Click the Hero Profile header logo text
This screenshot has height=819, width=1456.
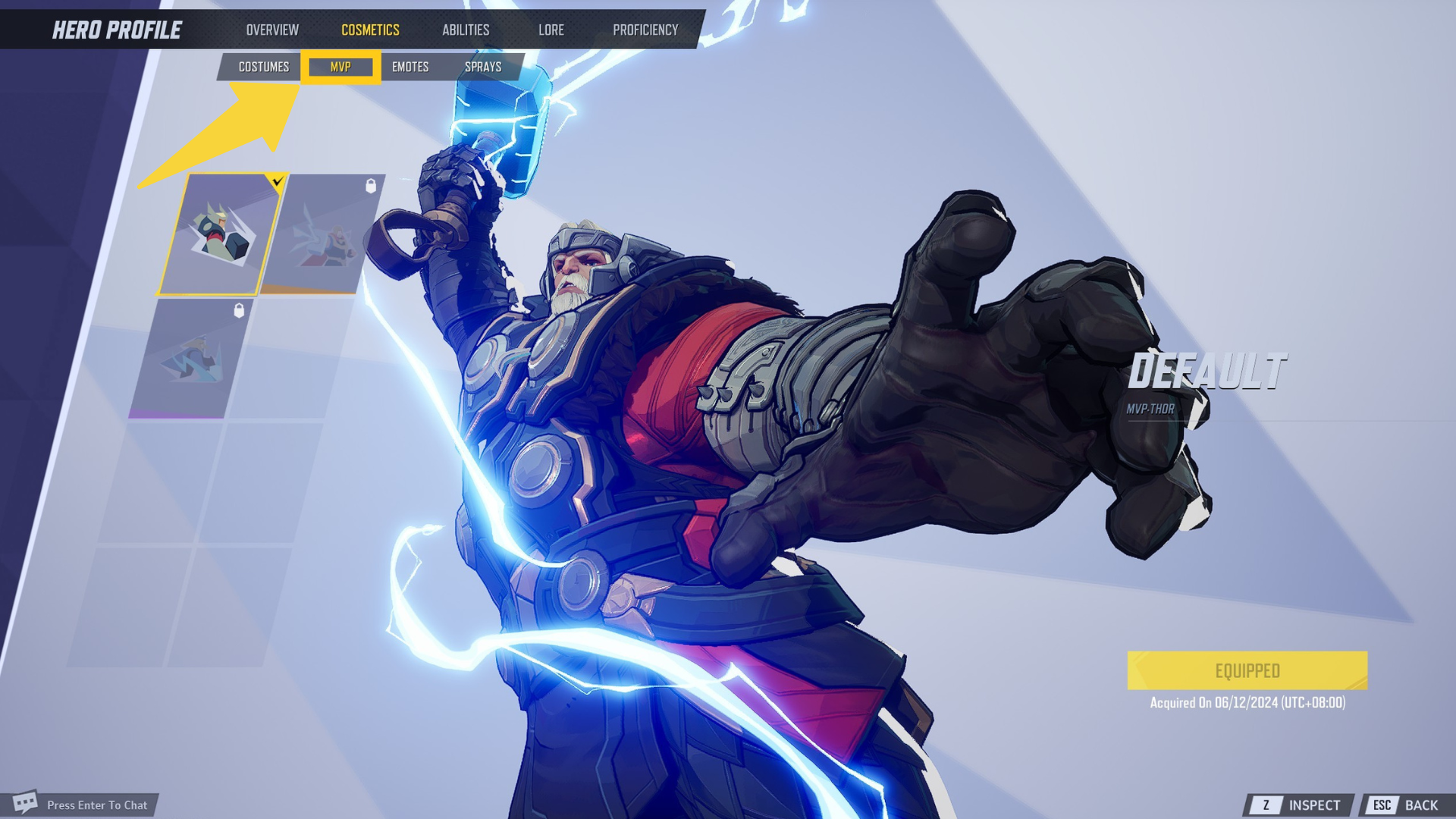click(116, 30)
